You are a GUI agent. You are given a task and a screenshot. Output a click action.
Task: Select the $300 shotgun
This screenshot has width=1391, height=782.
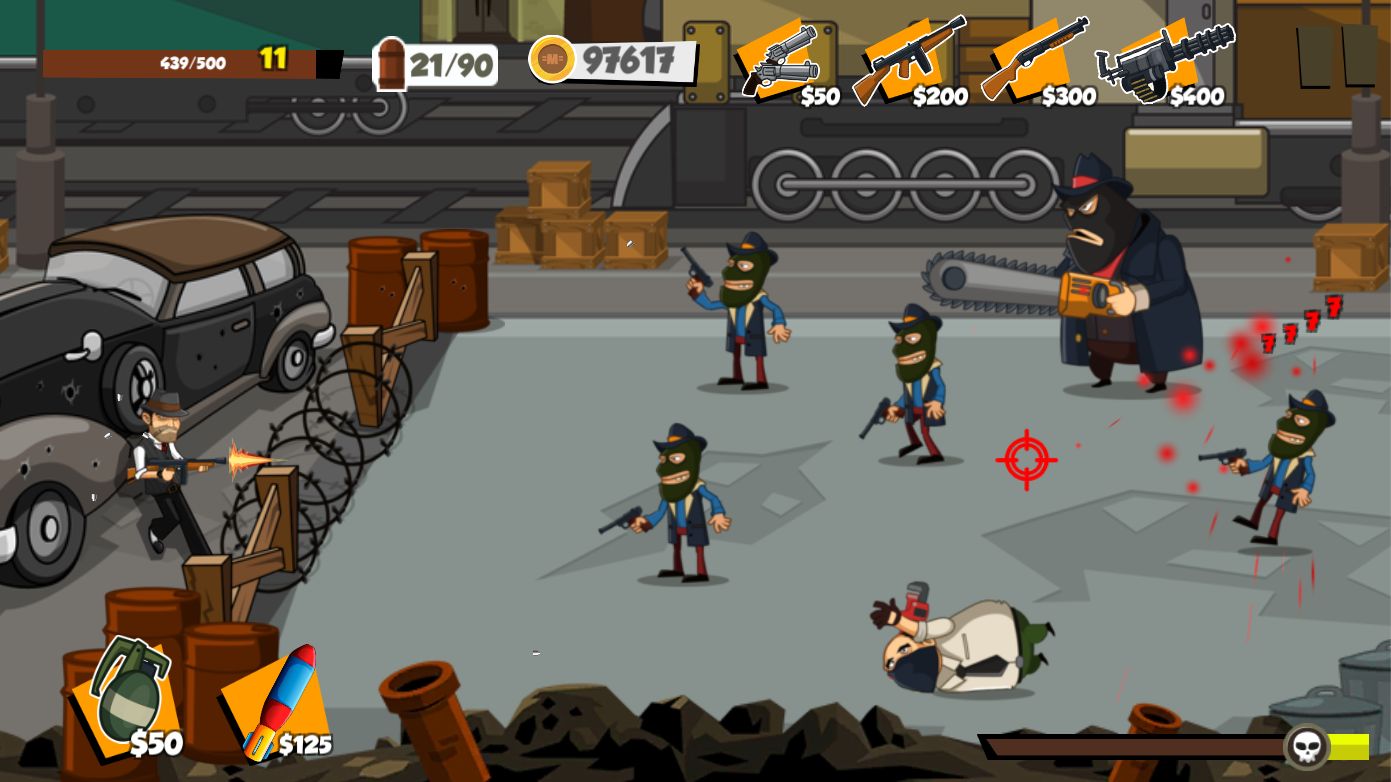(x=1035, y=62)
